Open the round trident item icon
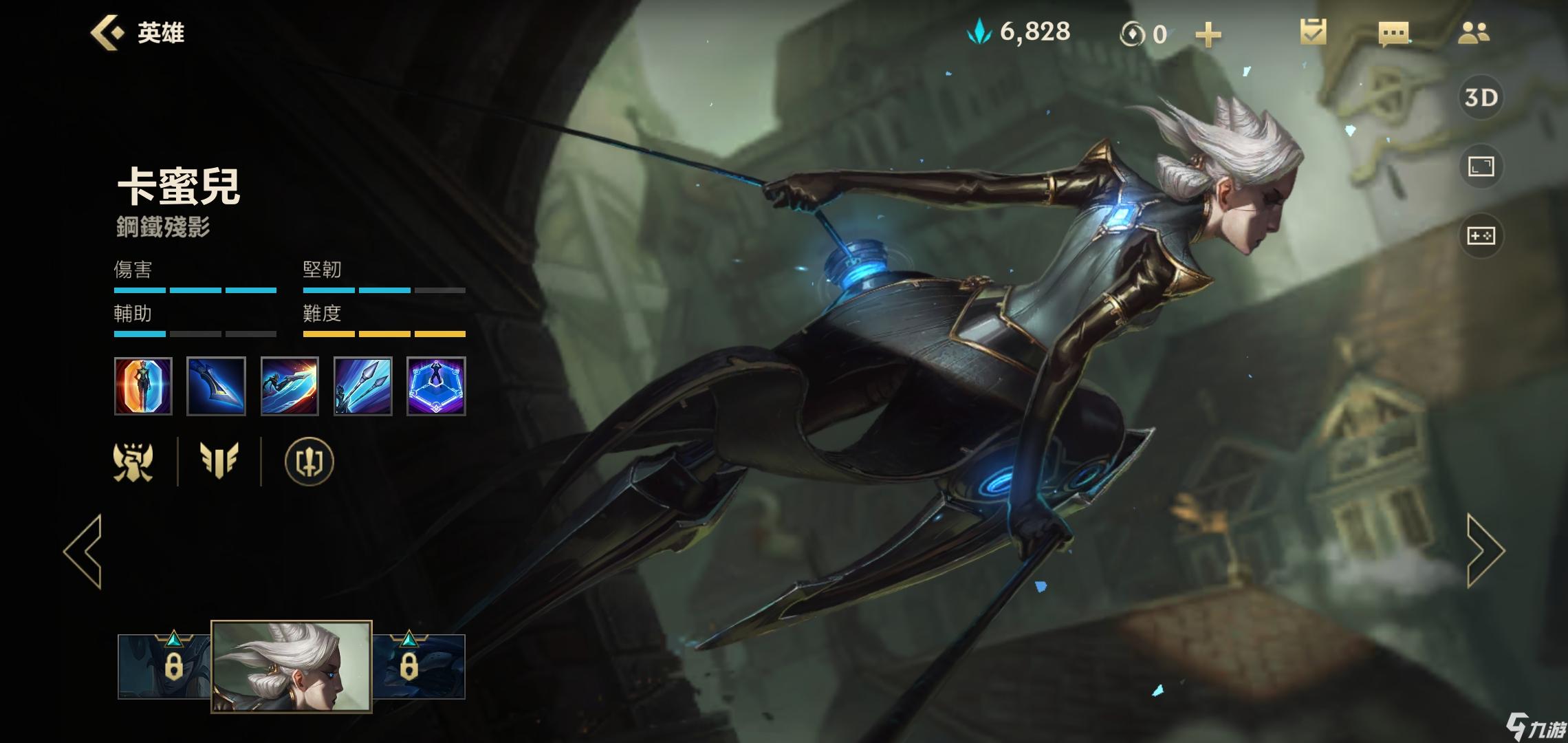The image size is (1568, 743). point(309,461)
